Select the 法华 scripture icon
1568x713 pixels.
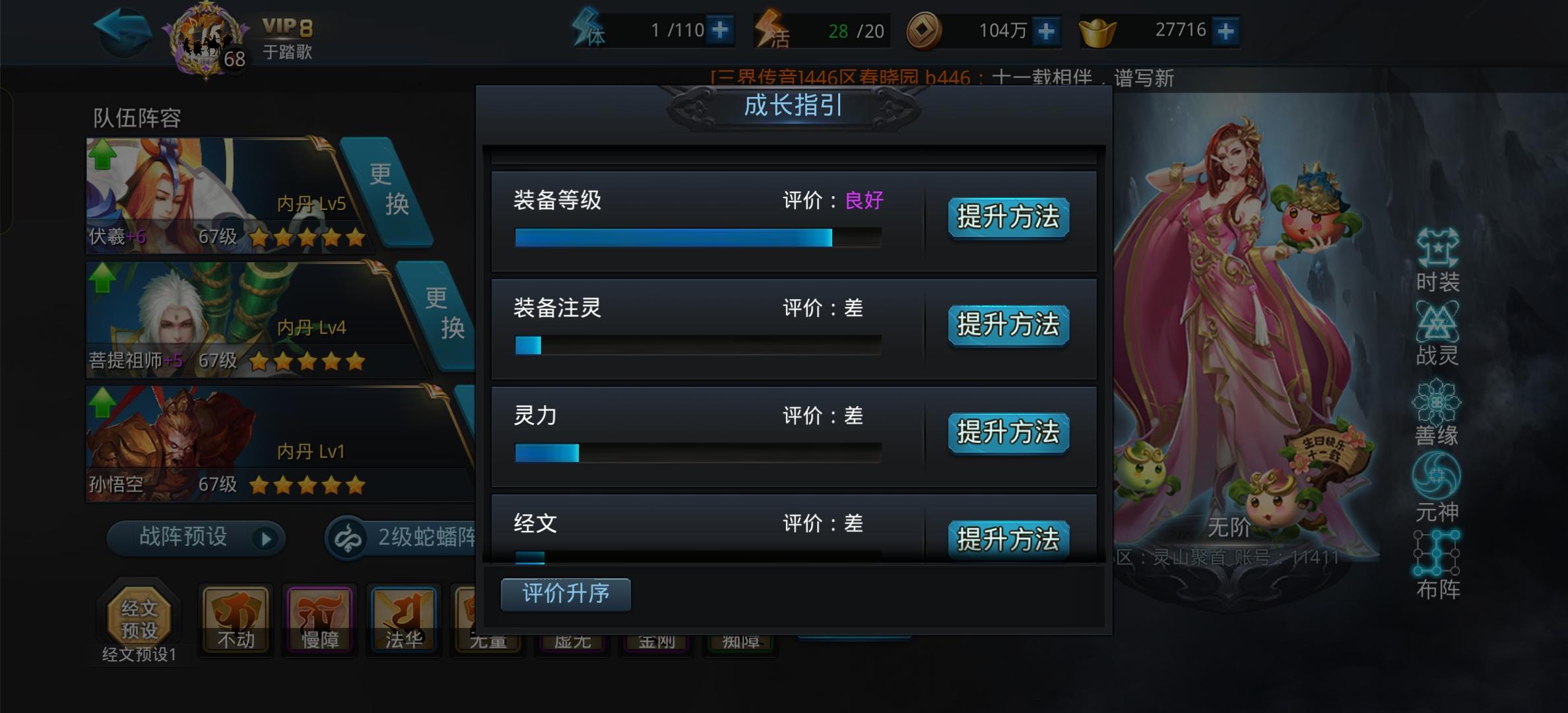point(404,621)
